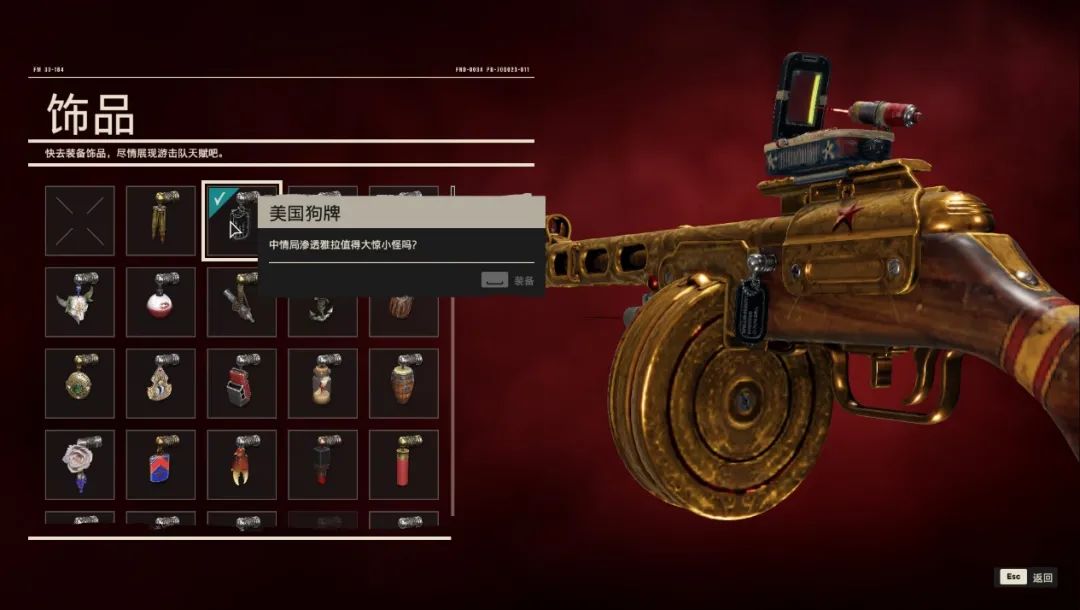Choose the white rose charm
Screen dimensions: 1080x610
click(79, 465)
